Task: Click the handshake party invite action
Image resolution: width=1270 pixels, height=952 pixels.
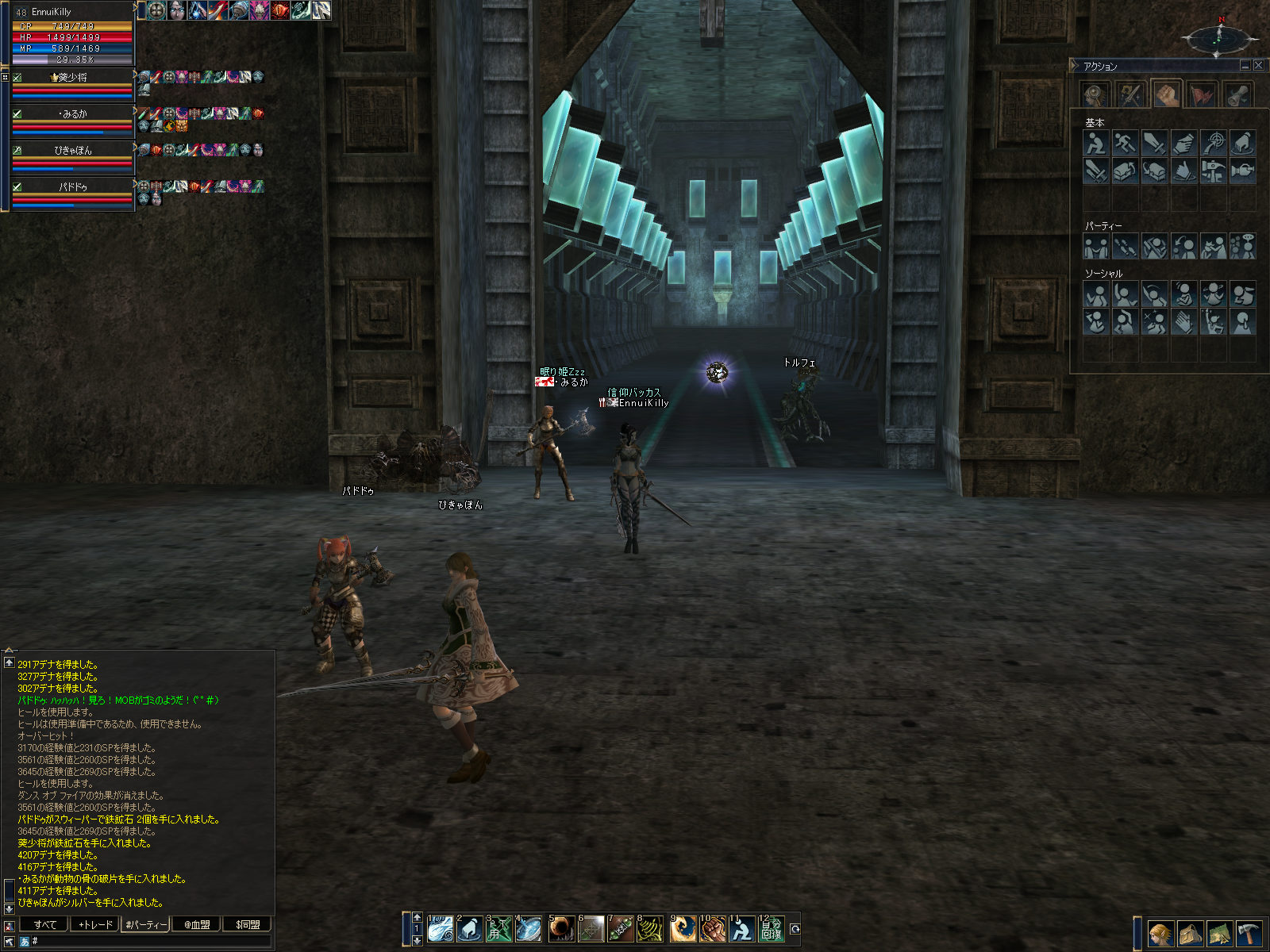Action: click(x=1096, y=247)
